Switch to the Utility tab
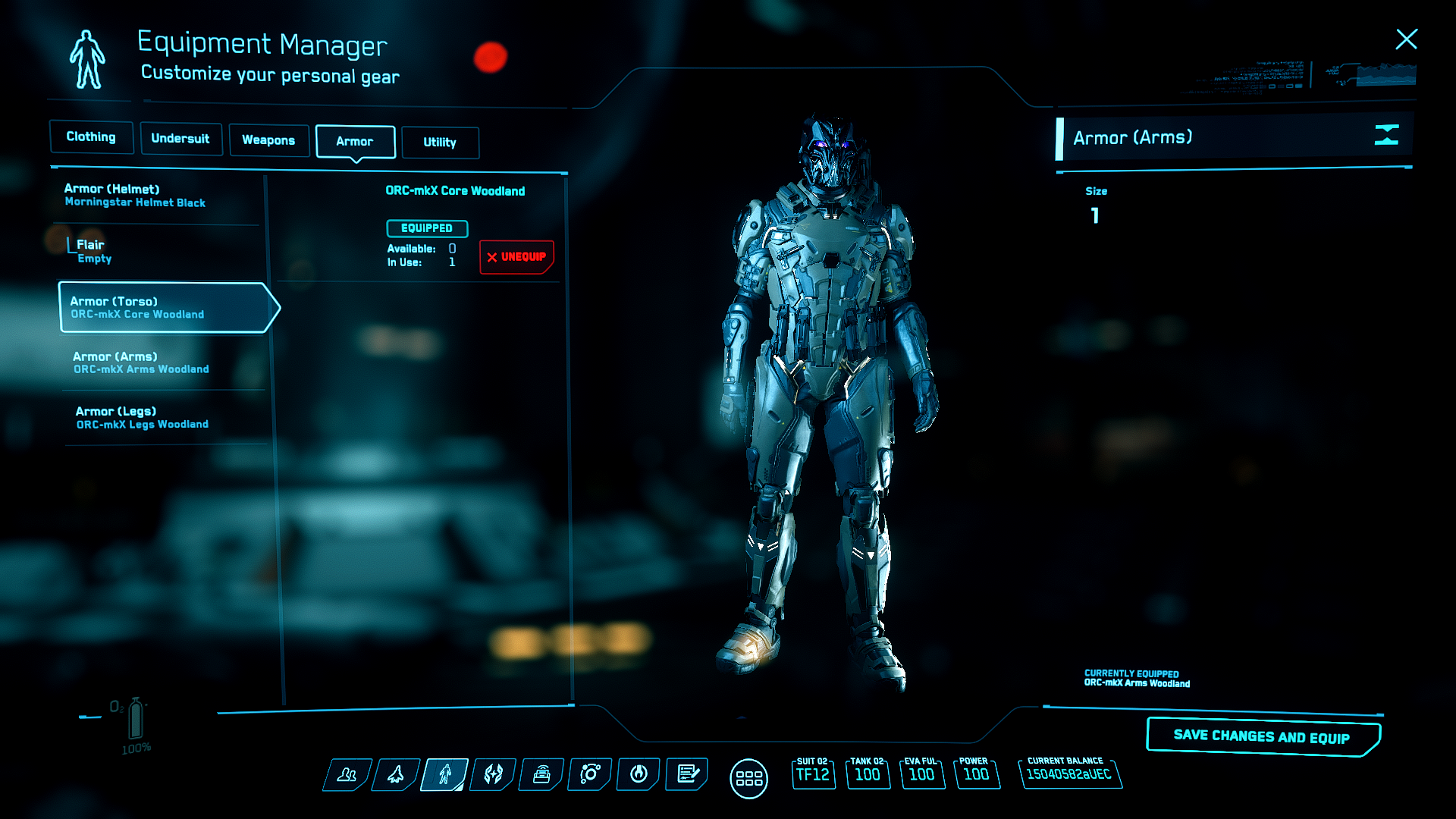The width and height of the screenshot is (1456, 819). pyautogui.click(x=440, y=143)
